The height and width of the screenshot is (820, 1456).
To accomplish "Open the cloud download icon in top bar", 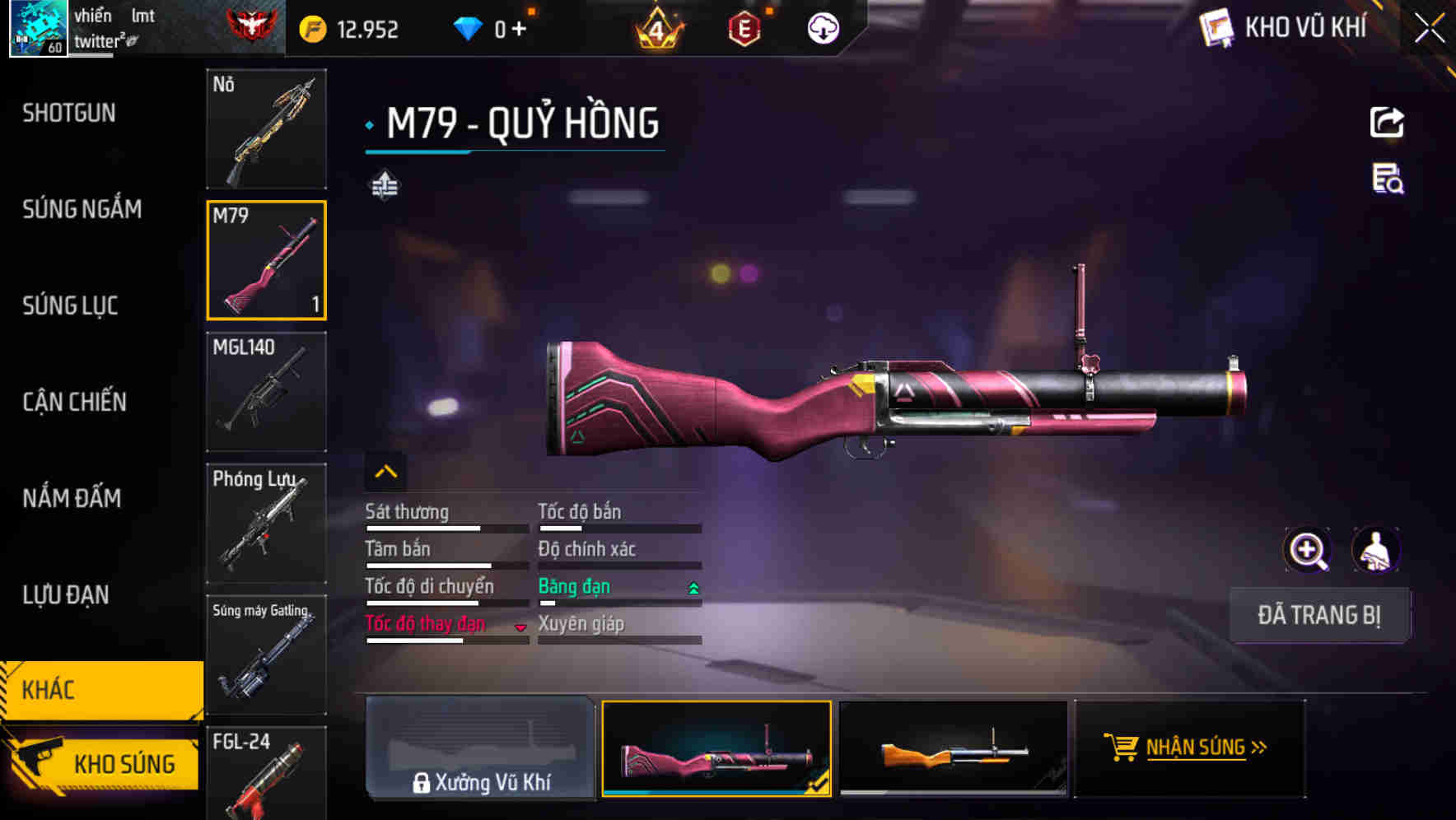I will pos(822,27).
